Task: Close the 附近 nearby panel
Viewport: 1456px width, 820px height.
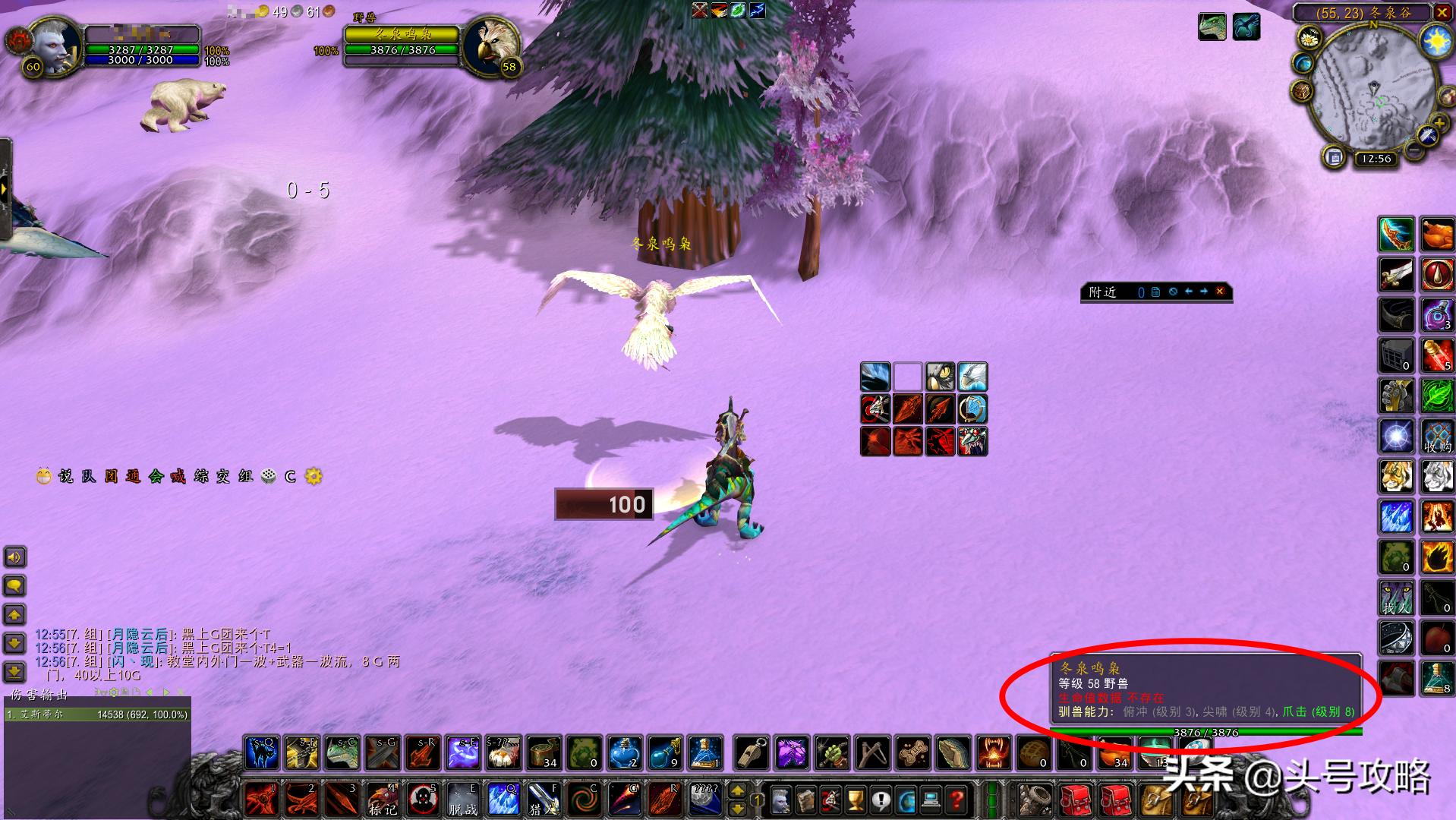Action: [x=1220, y=292]
